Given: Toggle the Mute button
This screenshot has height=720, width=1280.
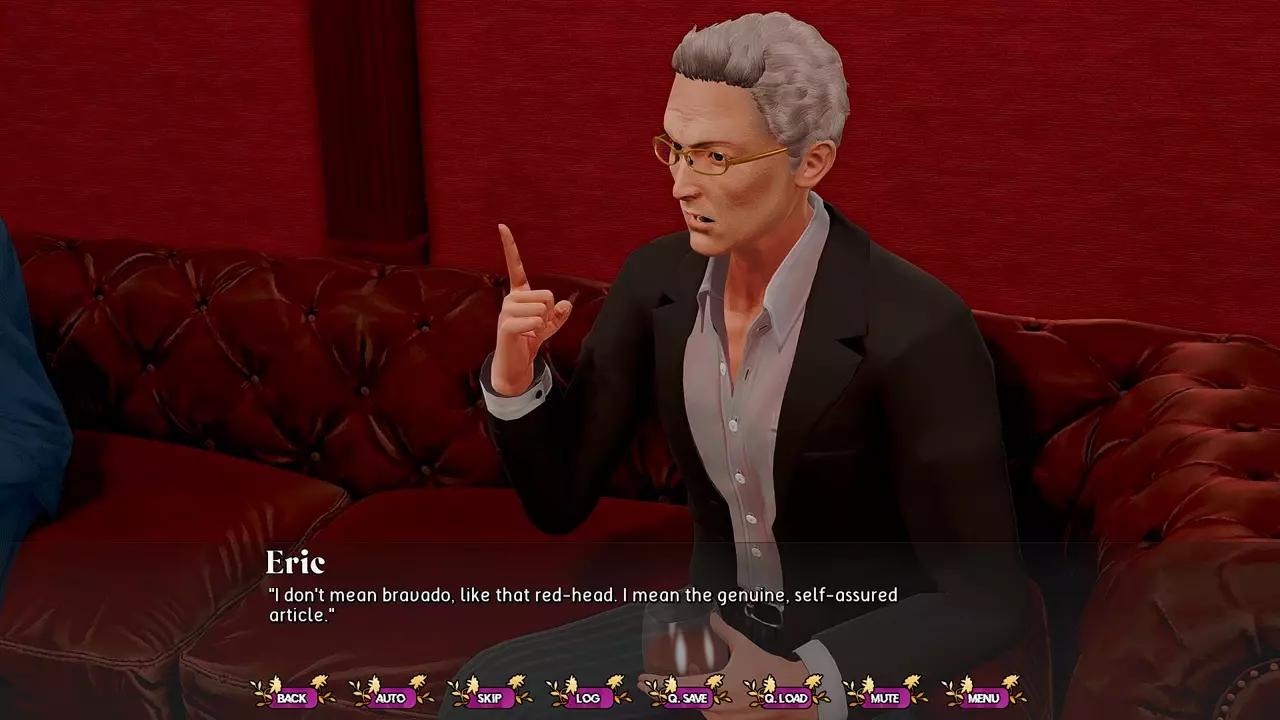Looking at the screenshot, I should tap(884, 697).
